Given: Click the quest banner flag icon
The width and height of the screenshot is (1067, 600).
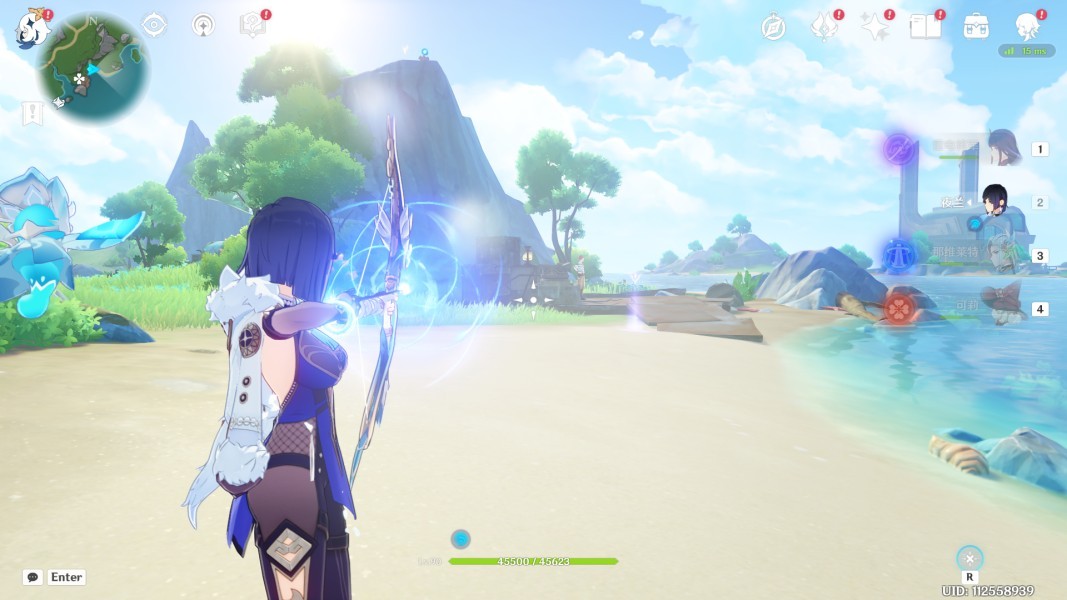Looking at the screenshot, I should (x=33, y=114).
